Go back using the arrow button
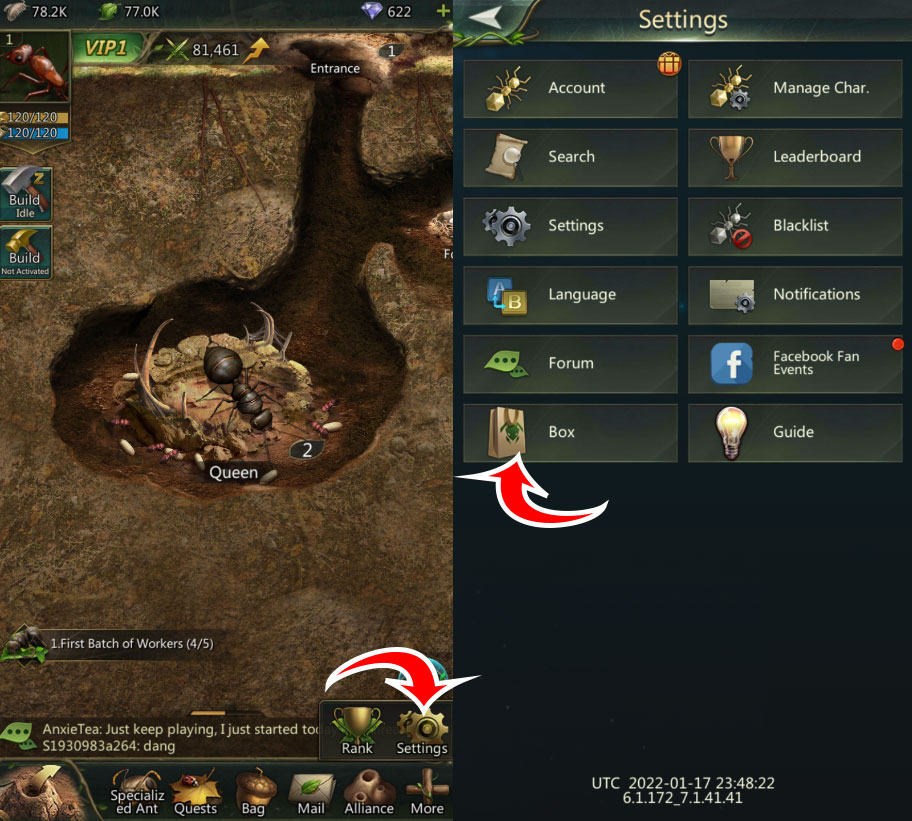Viewport: 912px width, 821px height. click(486, 19)
